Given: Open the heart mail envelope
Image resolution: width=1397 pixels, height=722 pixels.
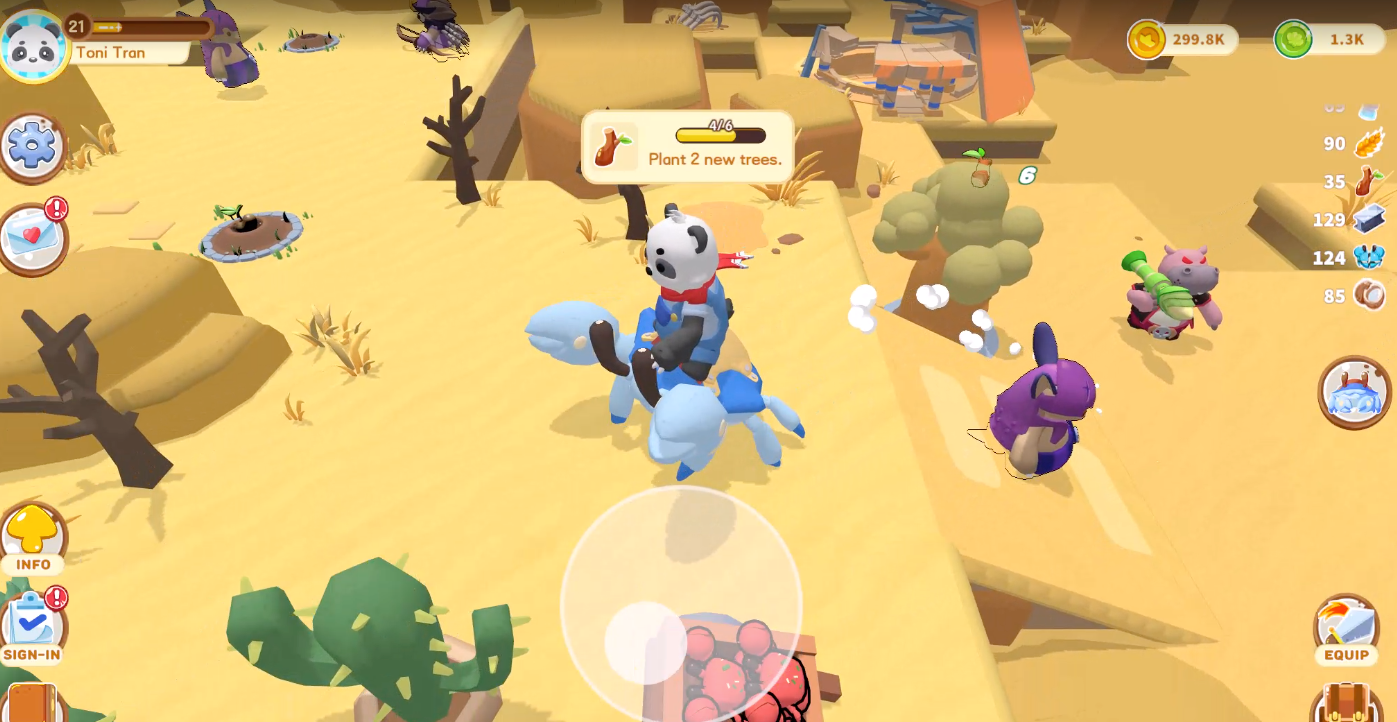Looking at the screenshot, I should (x=33, y=238).
